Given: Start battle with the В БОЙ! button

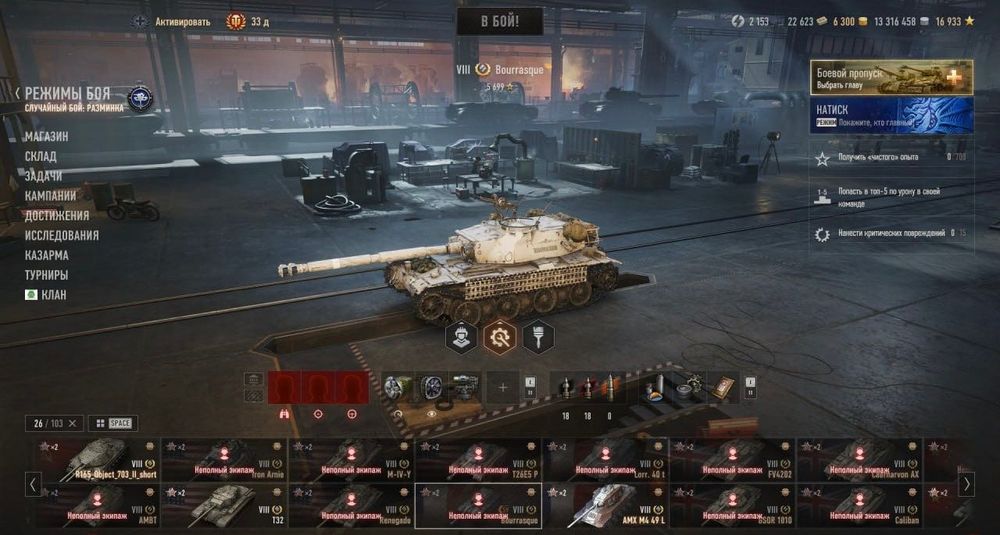Looking at the screenshot, I should click(499, 21).
